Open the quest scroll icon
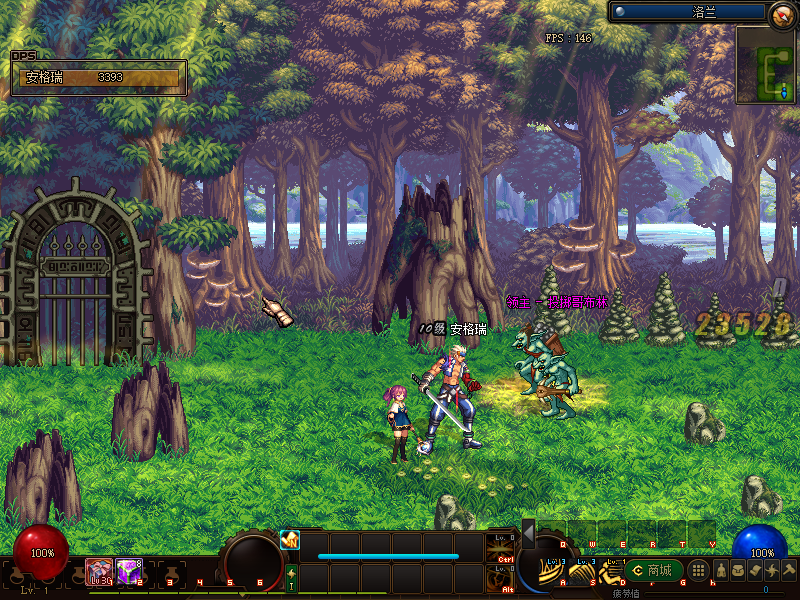This screenshot has height=600, width=800. (754, 570)
